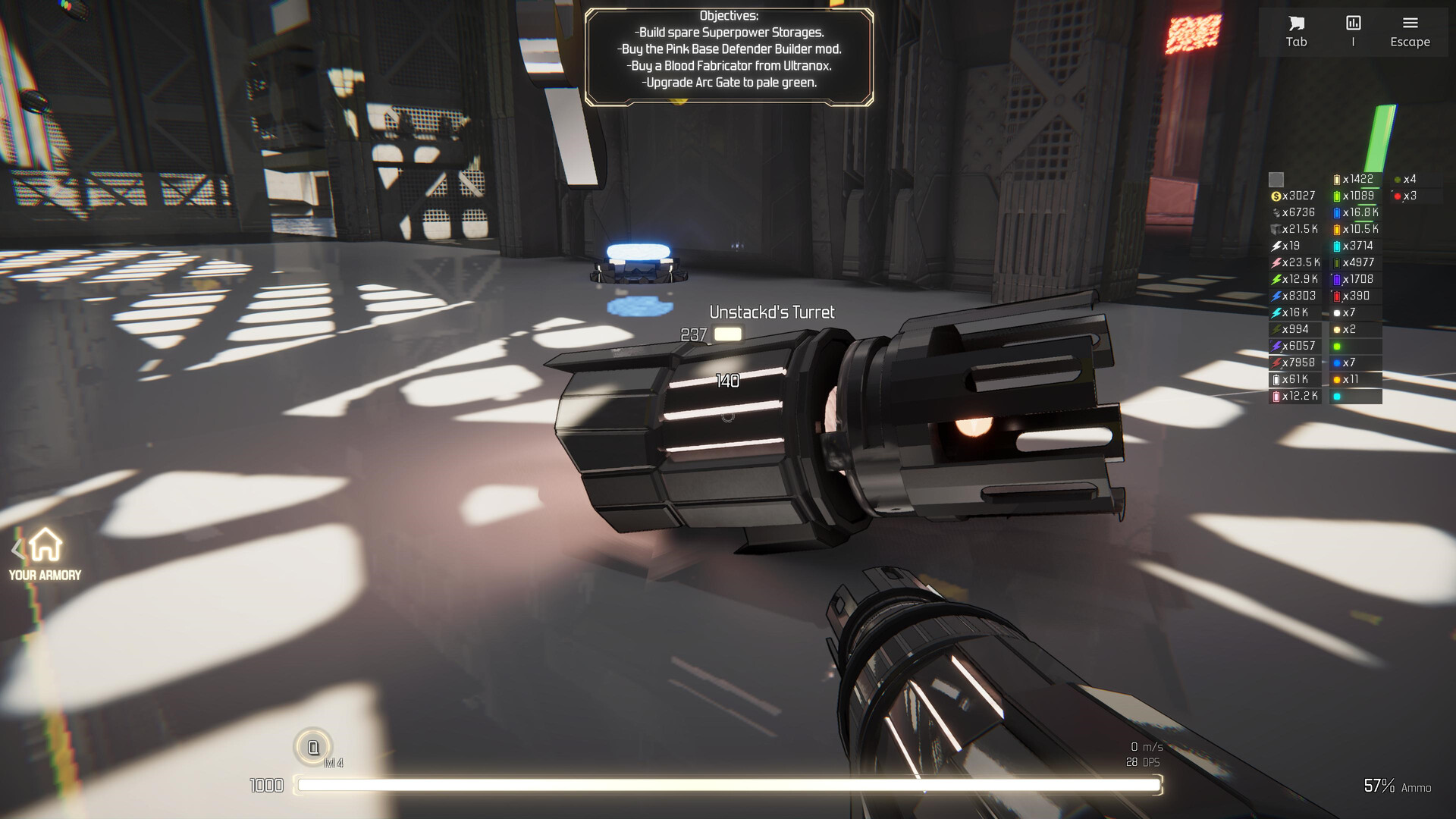
Task: Click the white battery resource showing x1422
Action: tap(1337, 178)
